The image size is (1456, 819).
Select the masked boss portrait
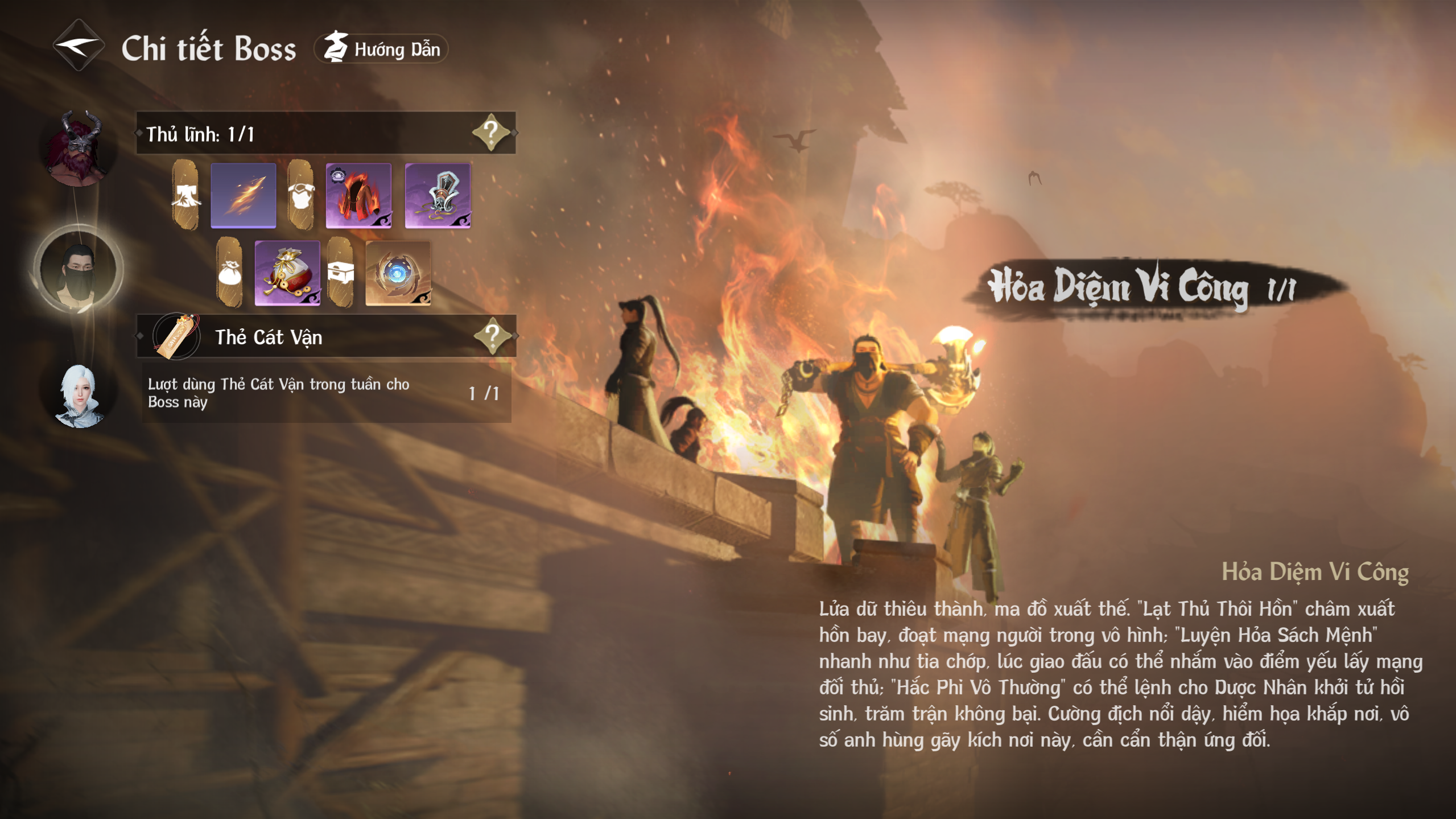click(78, 271)
